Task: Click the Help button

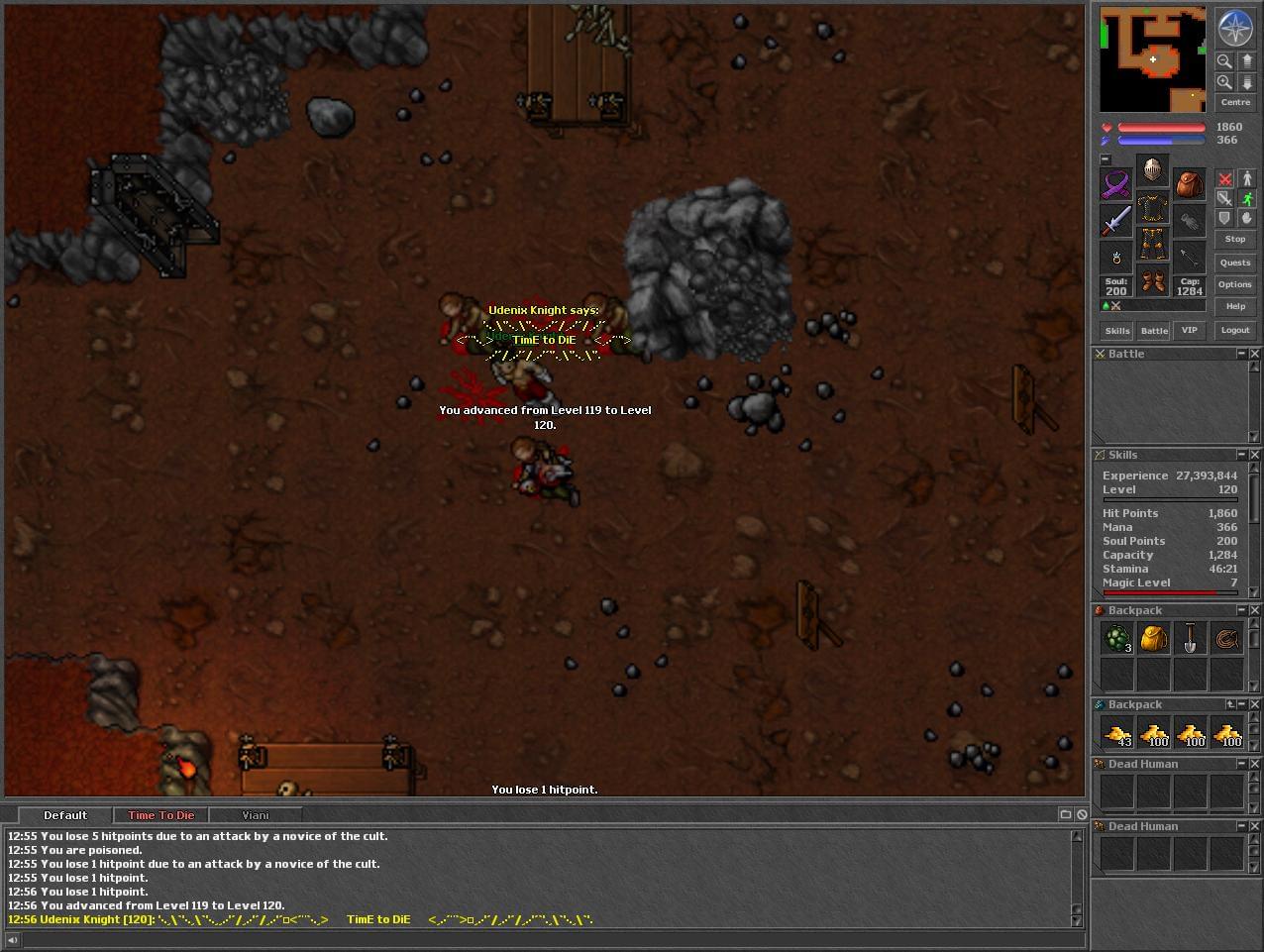Action: (x=1234, y=306)
